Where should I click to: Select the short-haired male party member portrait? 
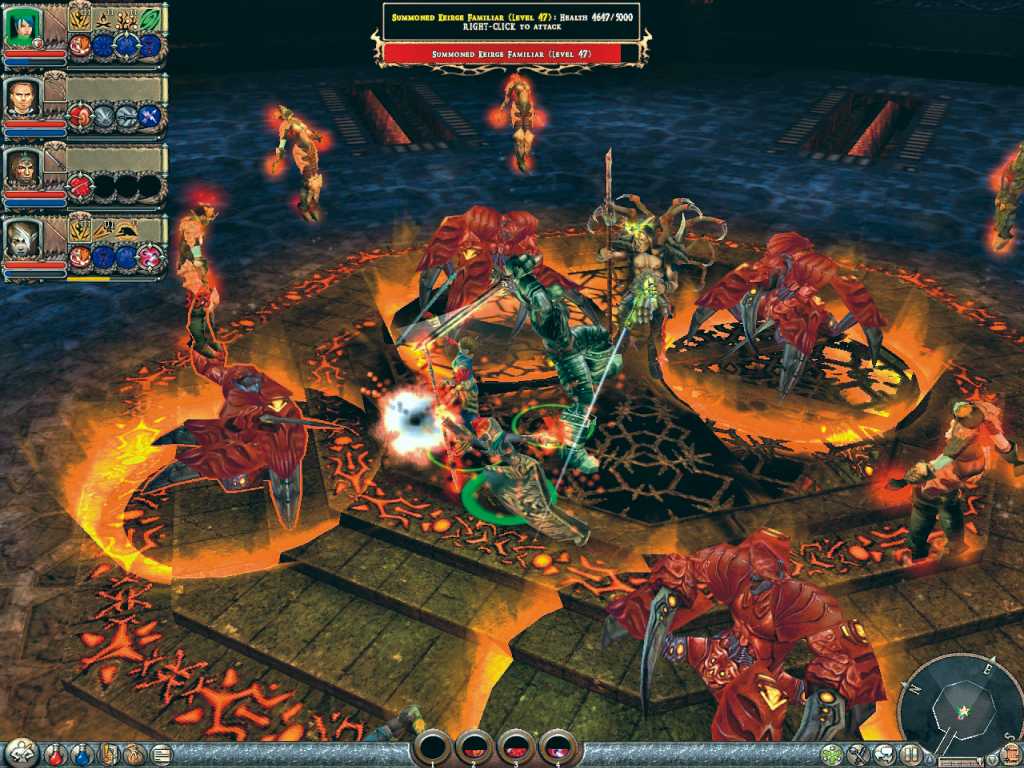tap(20, 98)
